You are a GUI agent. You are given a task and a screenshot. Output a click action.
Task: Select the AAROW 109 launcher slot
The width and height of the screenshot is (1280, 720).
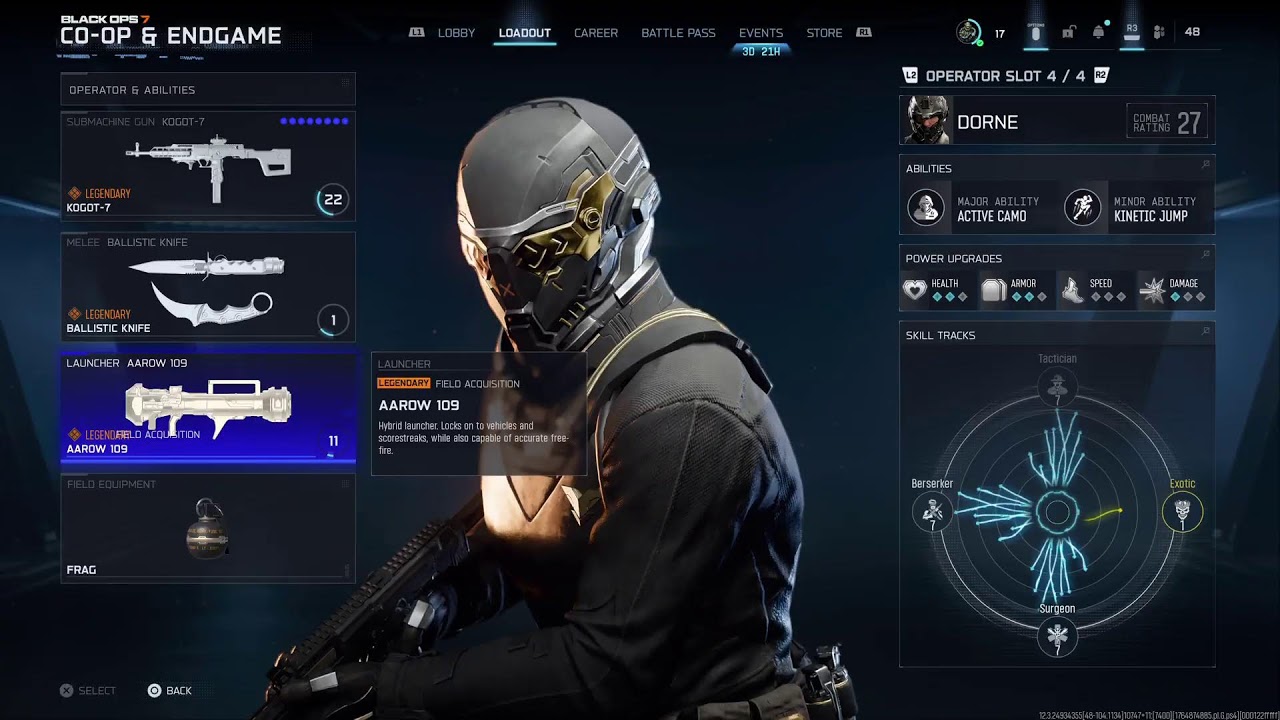tap(208, 407)
